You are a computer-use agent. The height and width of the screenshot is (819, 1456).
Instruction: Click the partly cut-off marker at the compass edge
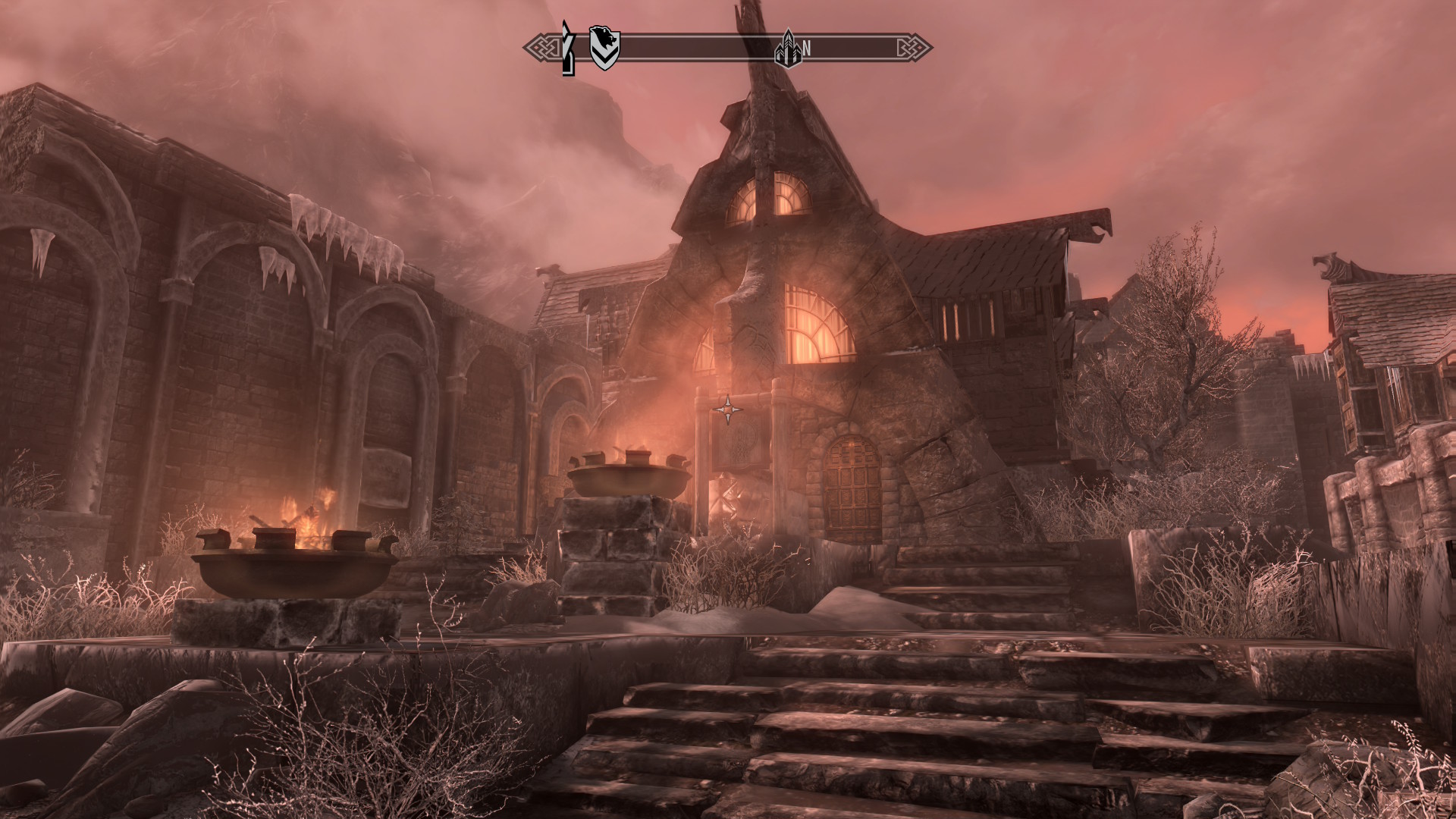566,49
